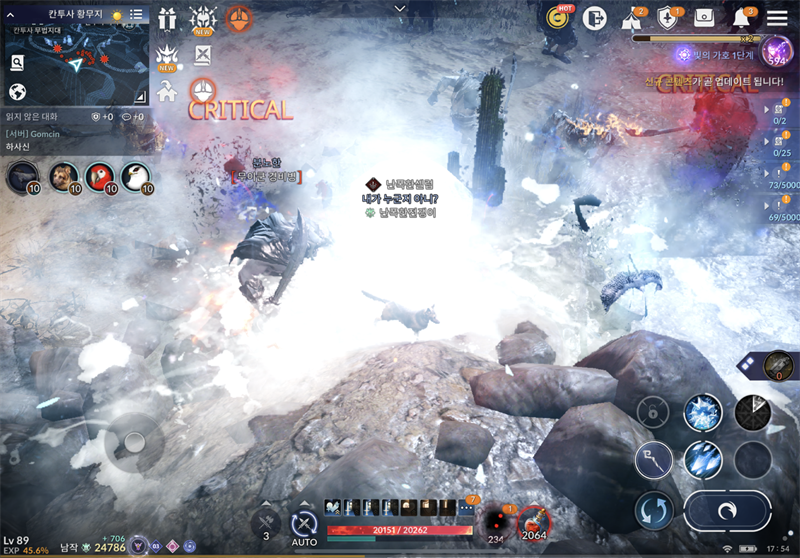The width and height of the screenshot is (800, 558).
Task: Use the red HP potion
Action: coord(532,521)
